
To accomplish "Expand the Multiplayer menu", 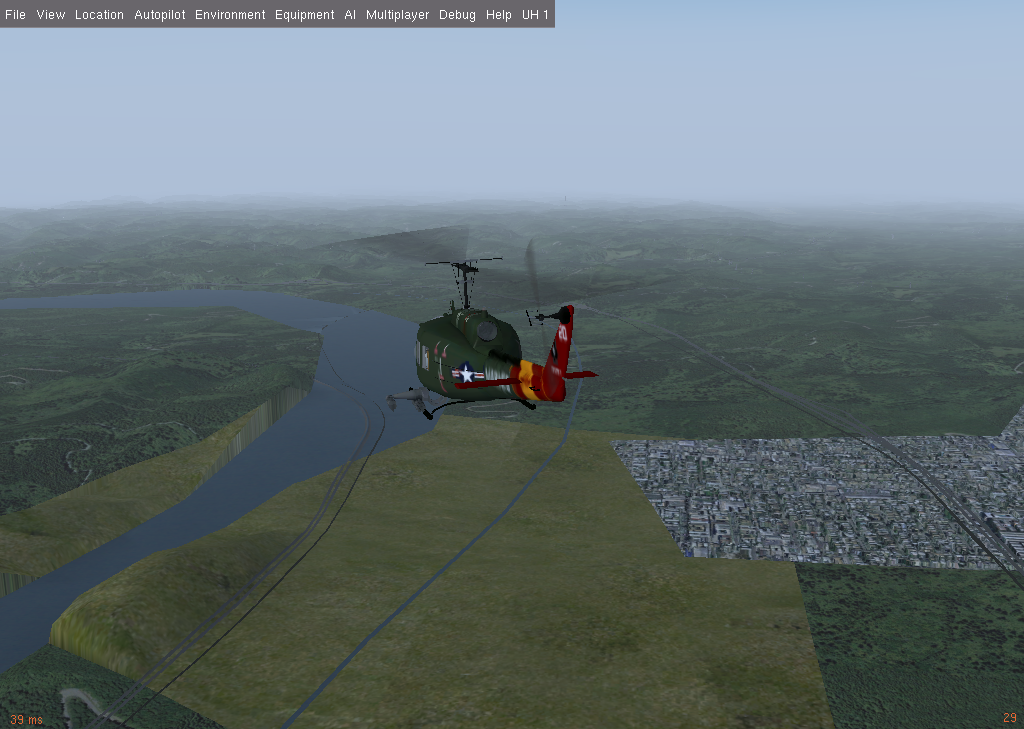I will (397, 15).
